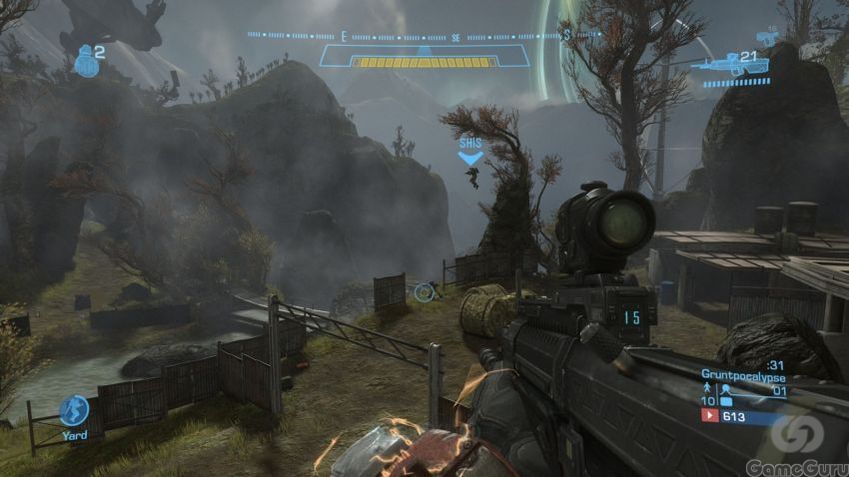This screenshot has width=849, height=477.
Task: Select the frag grenade icon
Action: point(86,62)
